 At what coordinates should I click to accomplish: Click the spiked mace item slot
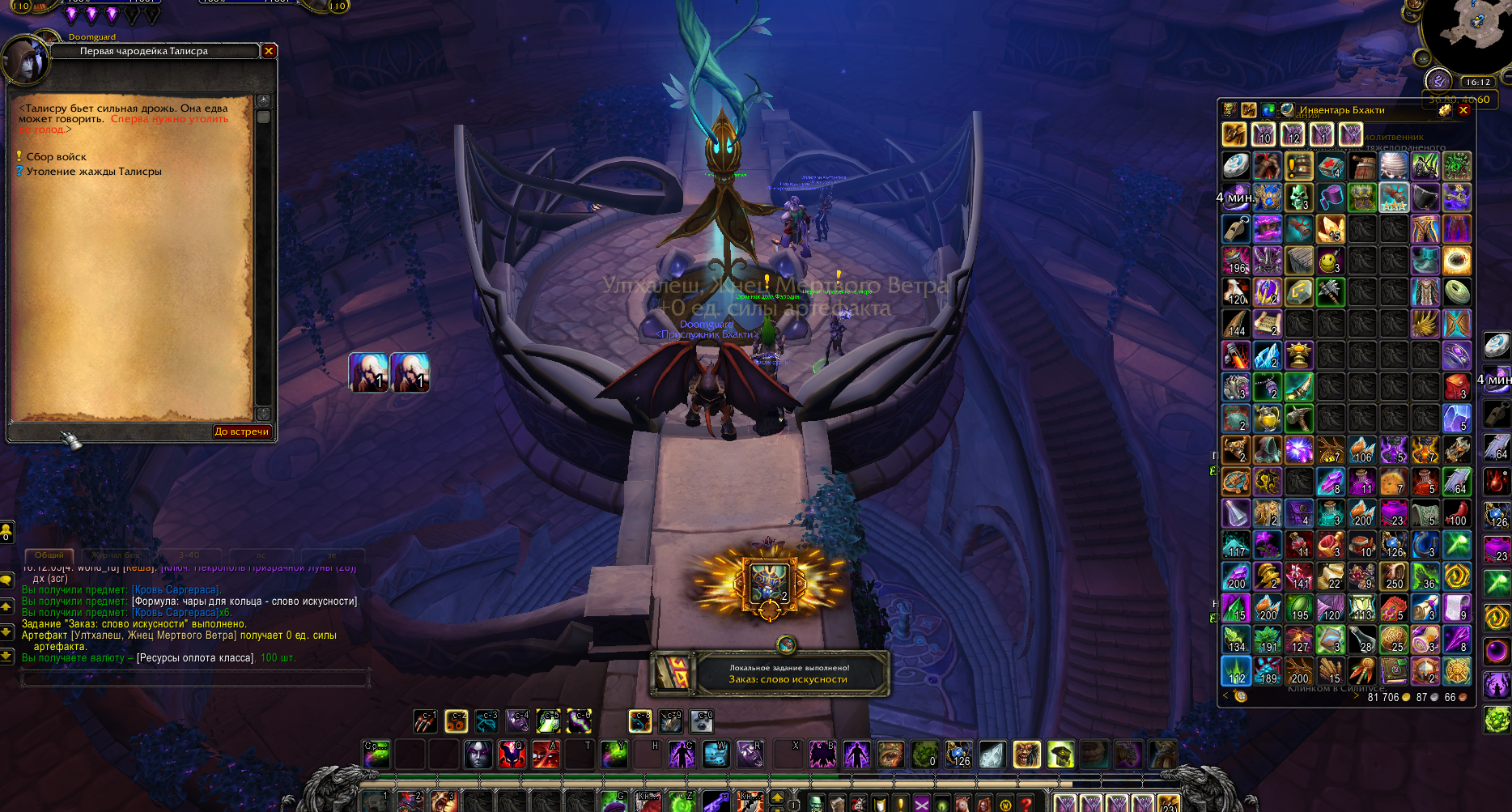1330,291
